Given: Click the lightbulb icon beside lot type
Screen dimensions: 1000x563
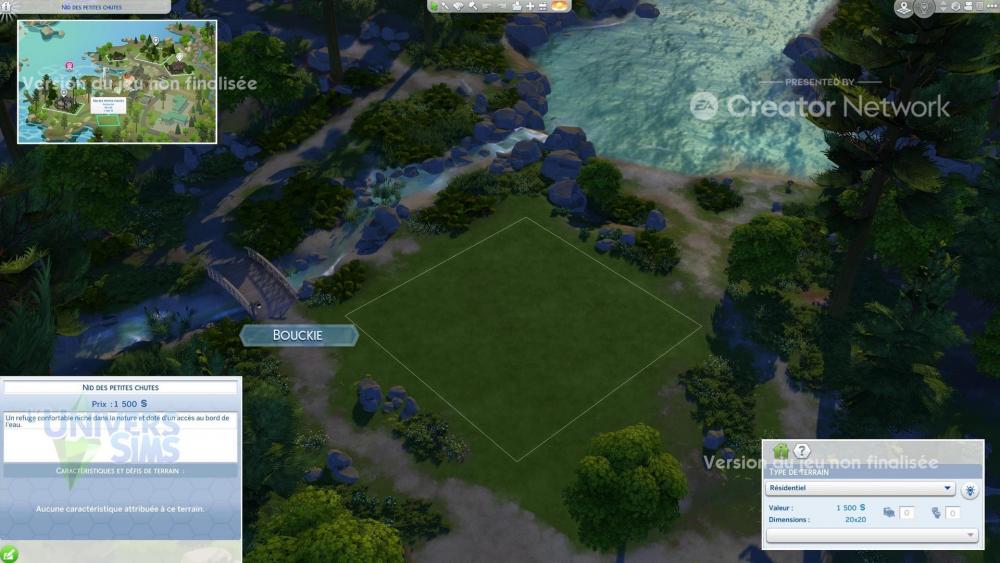Looking at the screenshot, I should [970, 490].
